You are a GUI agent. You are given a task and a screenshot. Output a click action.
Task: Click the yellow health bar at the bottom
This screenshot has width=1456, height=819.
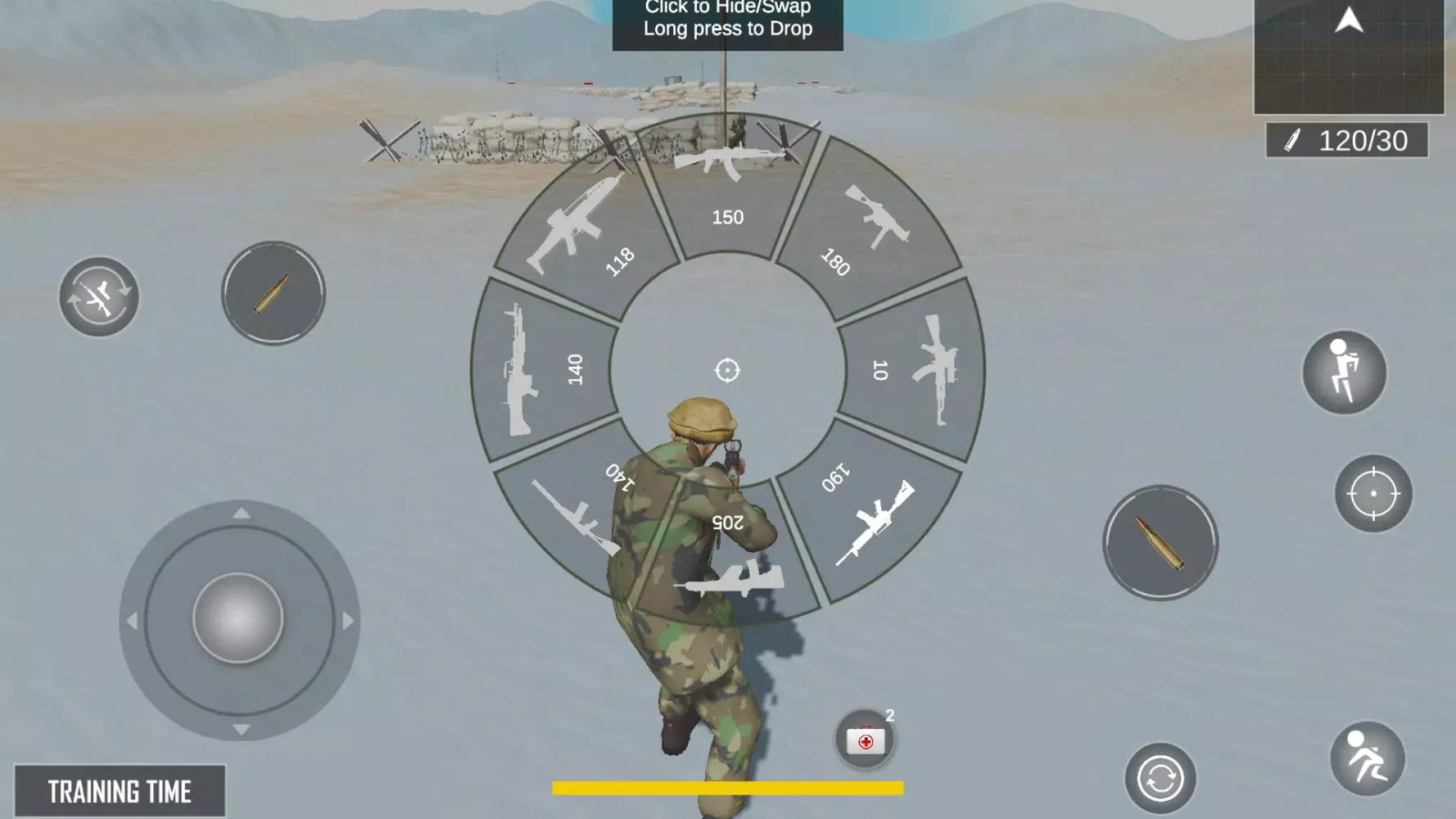point(727,787)
